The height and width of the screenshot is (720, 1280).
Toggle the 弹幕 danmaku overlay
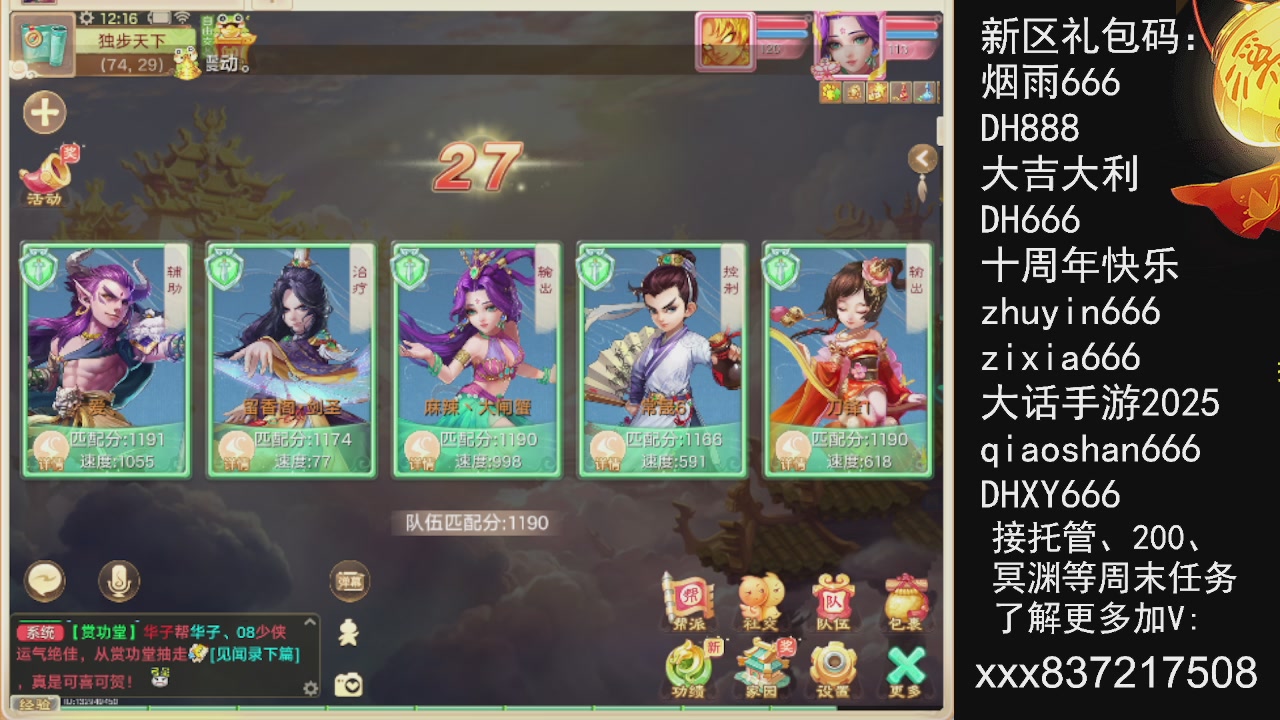coord(350,578)
